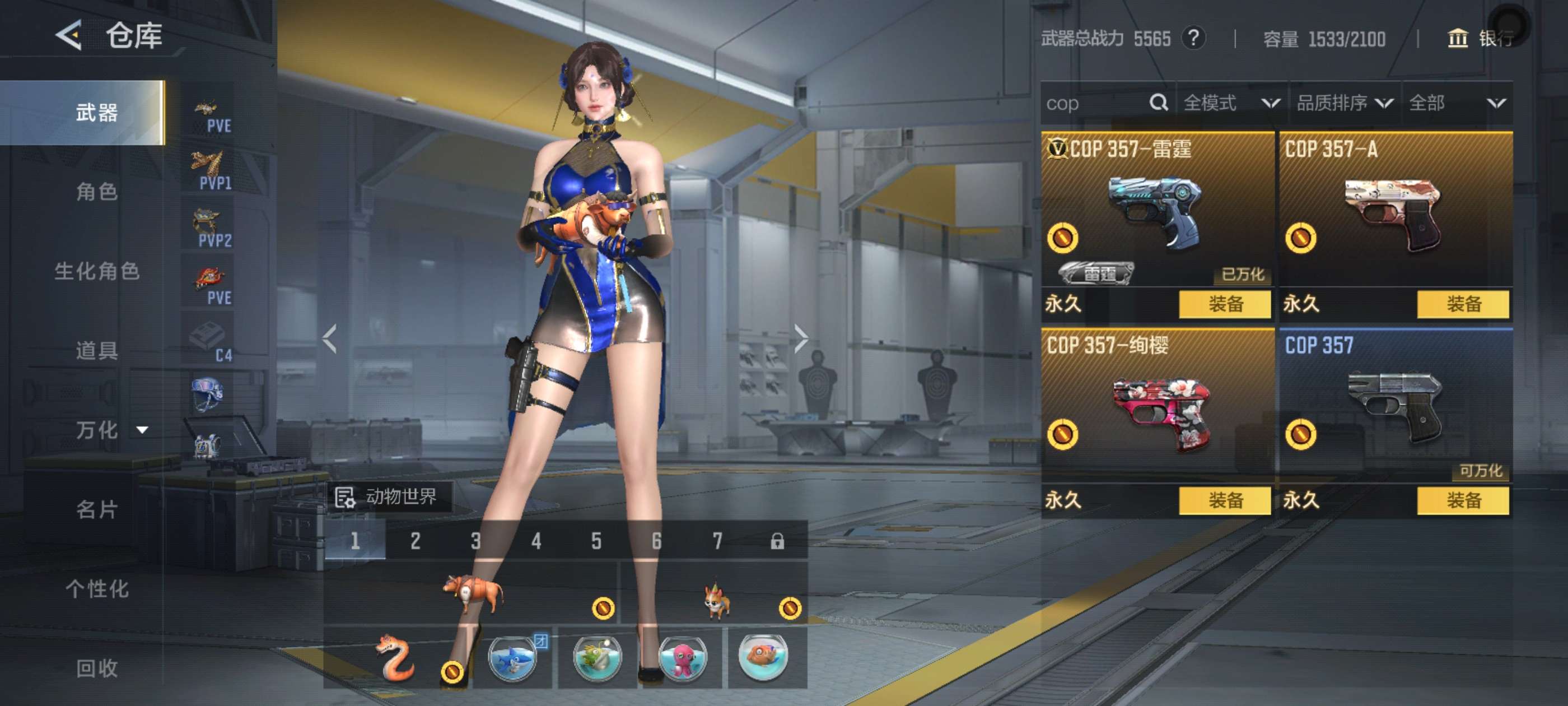This screenshot has height=706, width=1568.
Task: Click the weapon power question mark help
Action: pyautogui.click(x=1193, y=38)
